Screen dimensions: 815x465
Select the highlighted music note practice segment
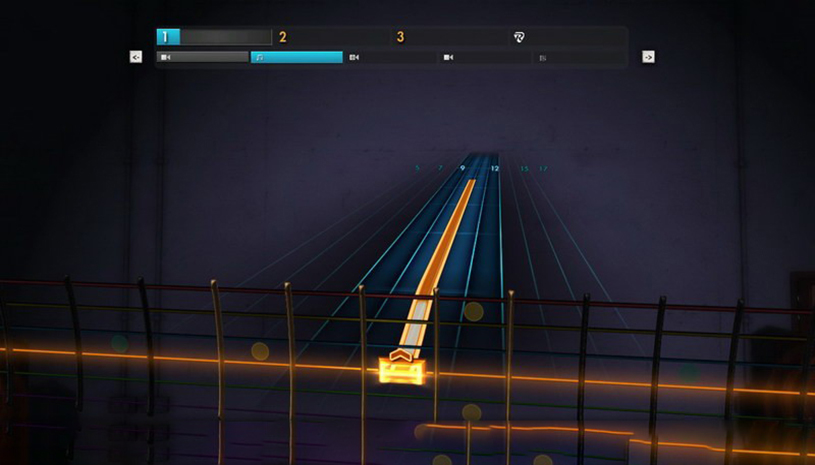pos(296,57)
